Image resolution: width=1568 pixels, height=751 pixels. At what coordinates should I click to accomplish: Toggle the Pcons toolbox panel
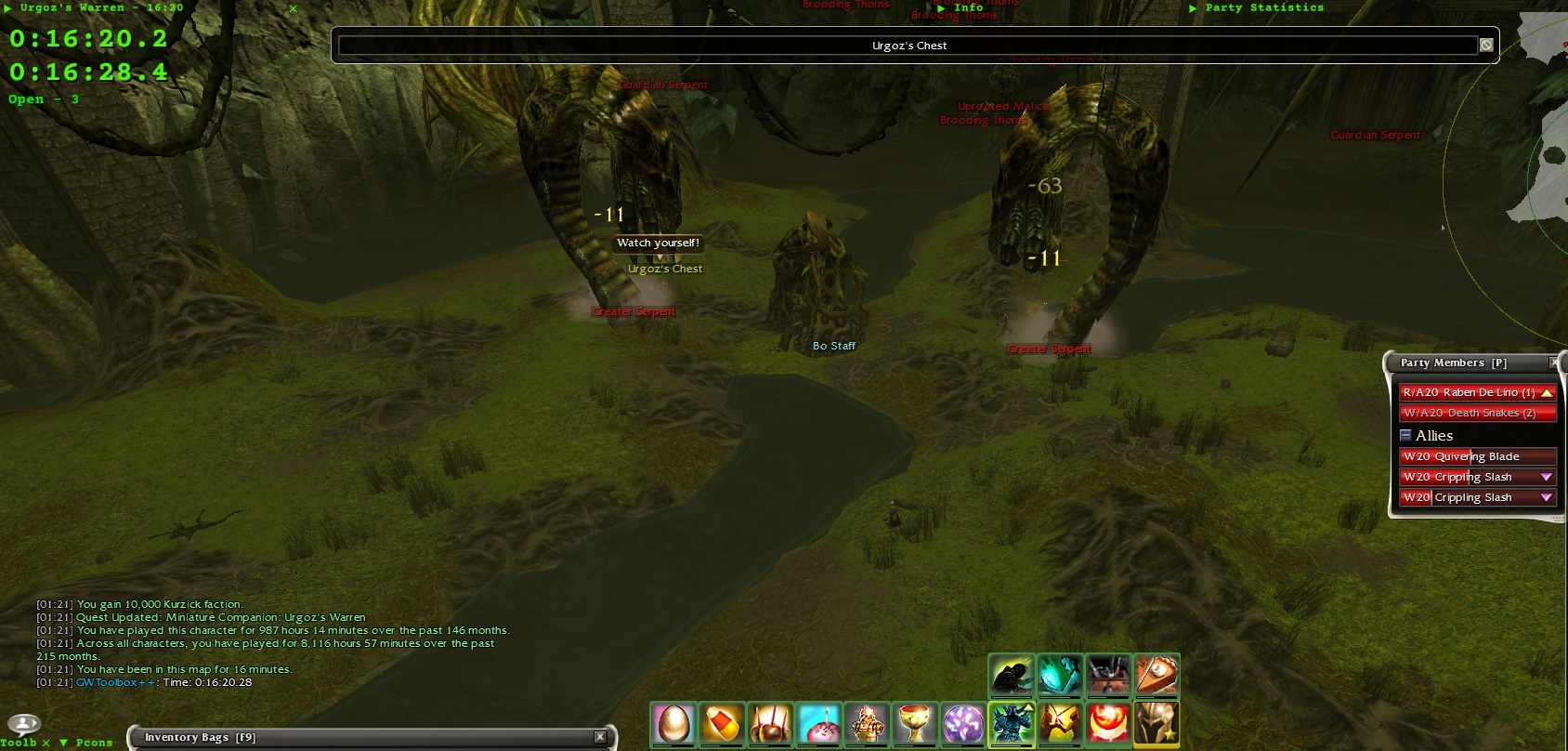tap(63, 743)
